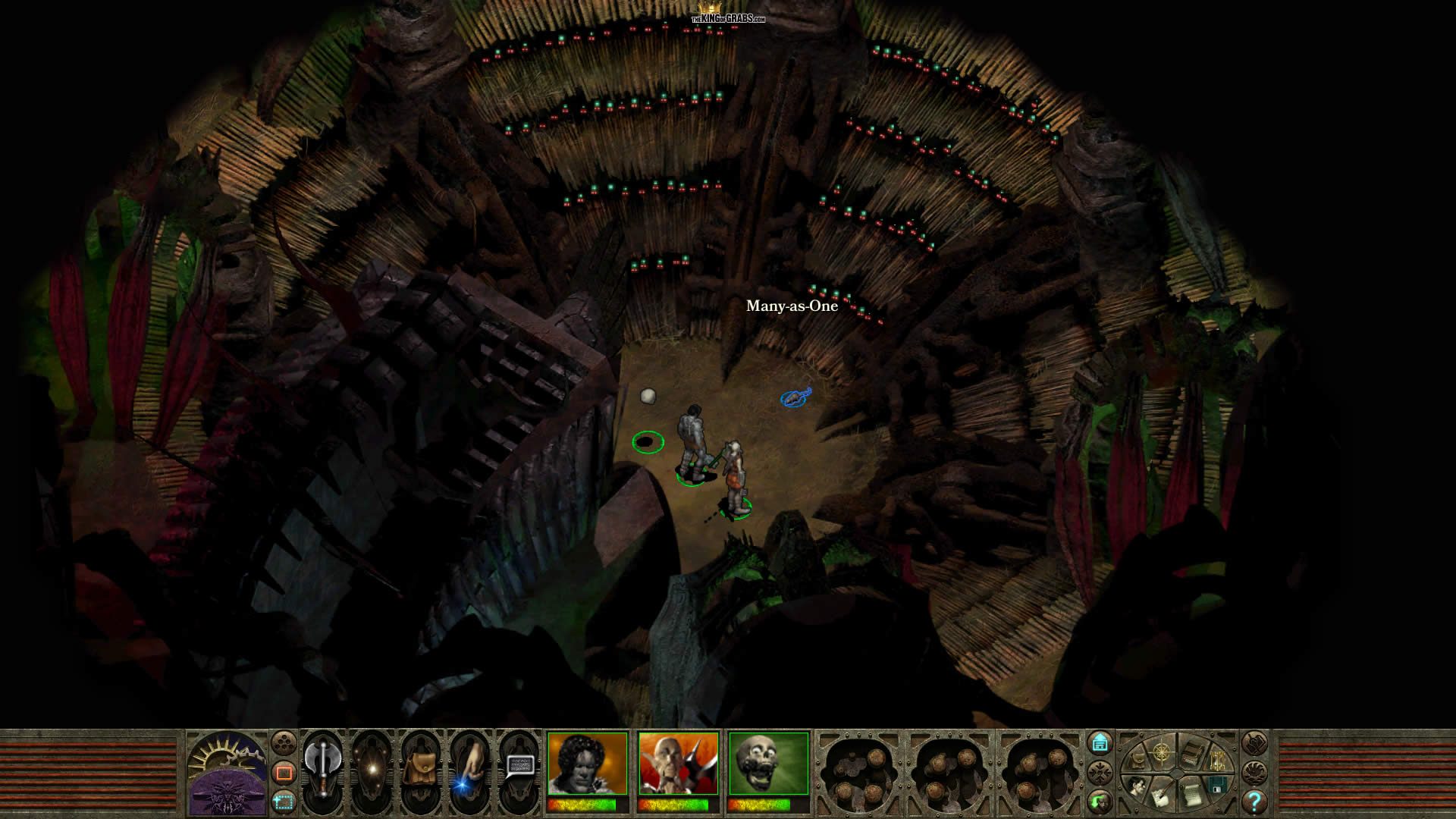Click the sun and gear clock
Image resolution: width=1456 pixels, height=819 pixels.
tap(227, 758)
